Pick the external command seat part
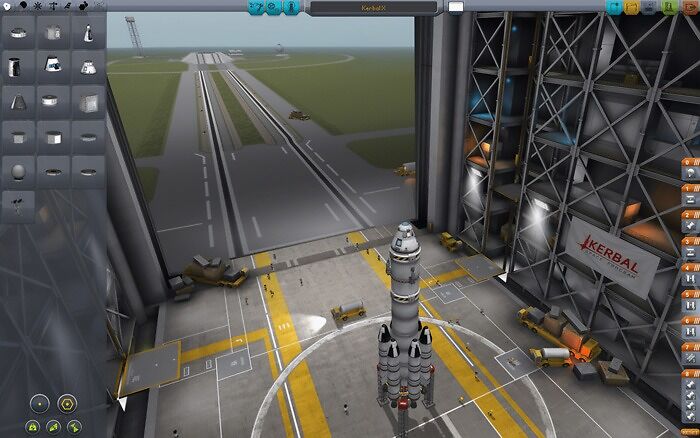Viewport: 700px width, 438px height. [18, 204]
